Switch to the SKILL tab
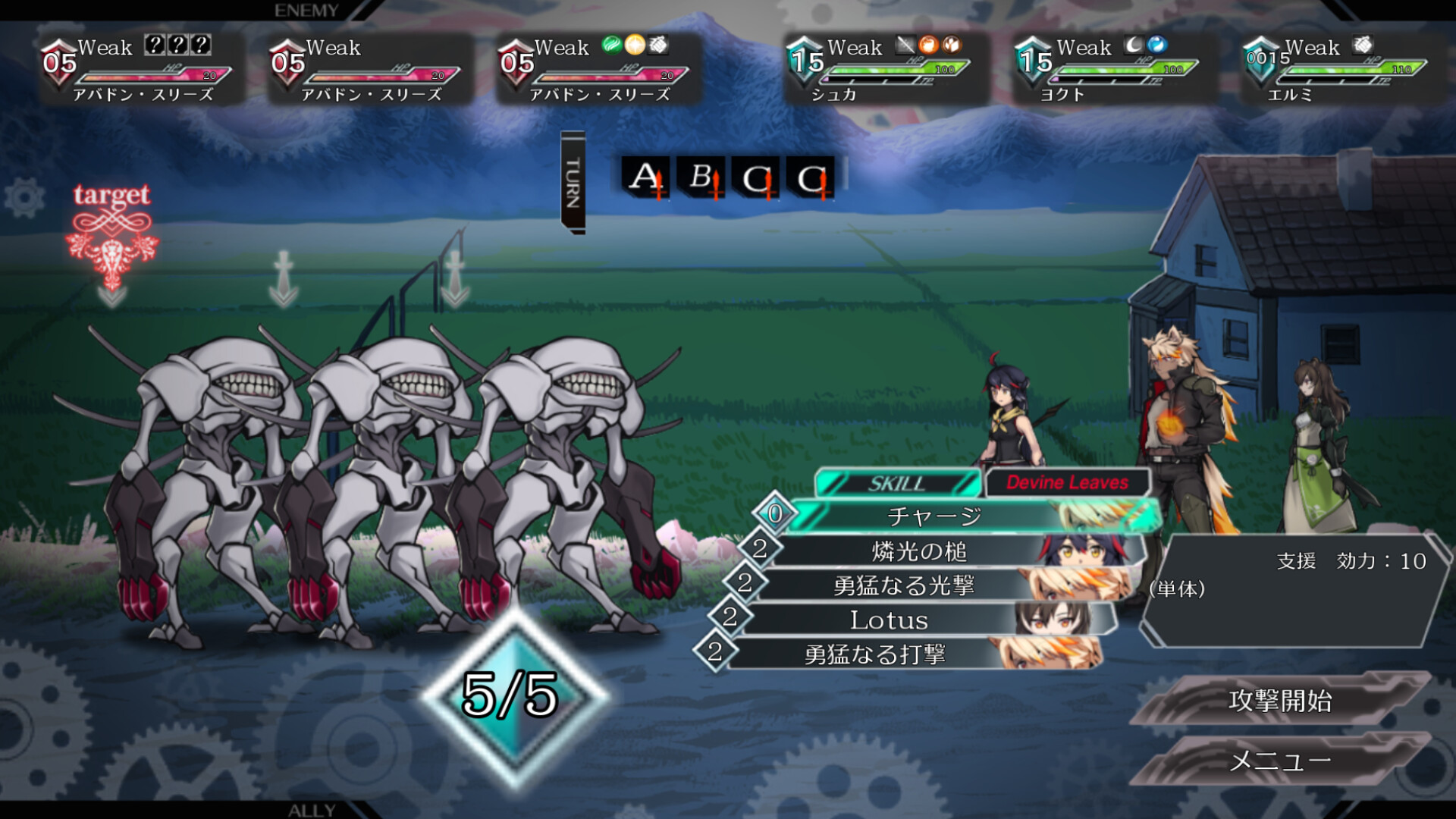The width and height of the screenshot is (1456, 819). (x=897, y=483)
